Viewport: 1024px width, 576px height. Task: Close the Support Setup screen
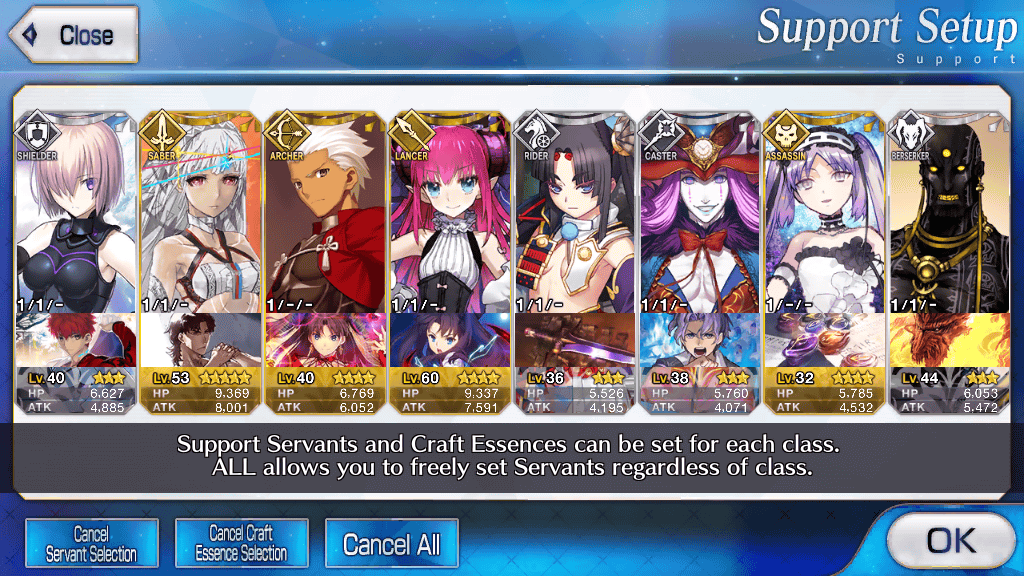coord(73,36)
